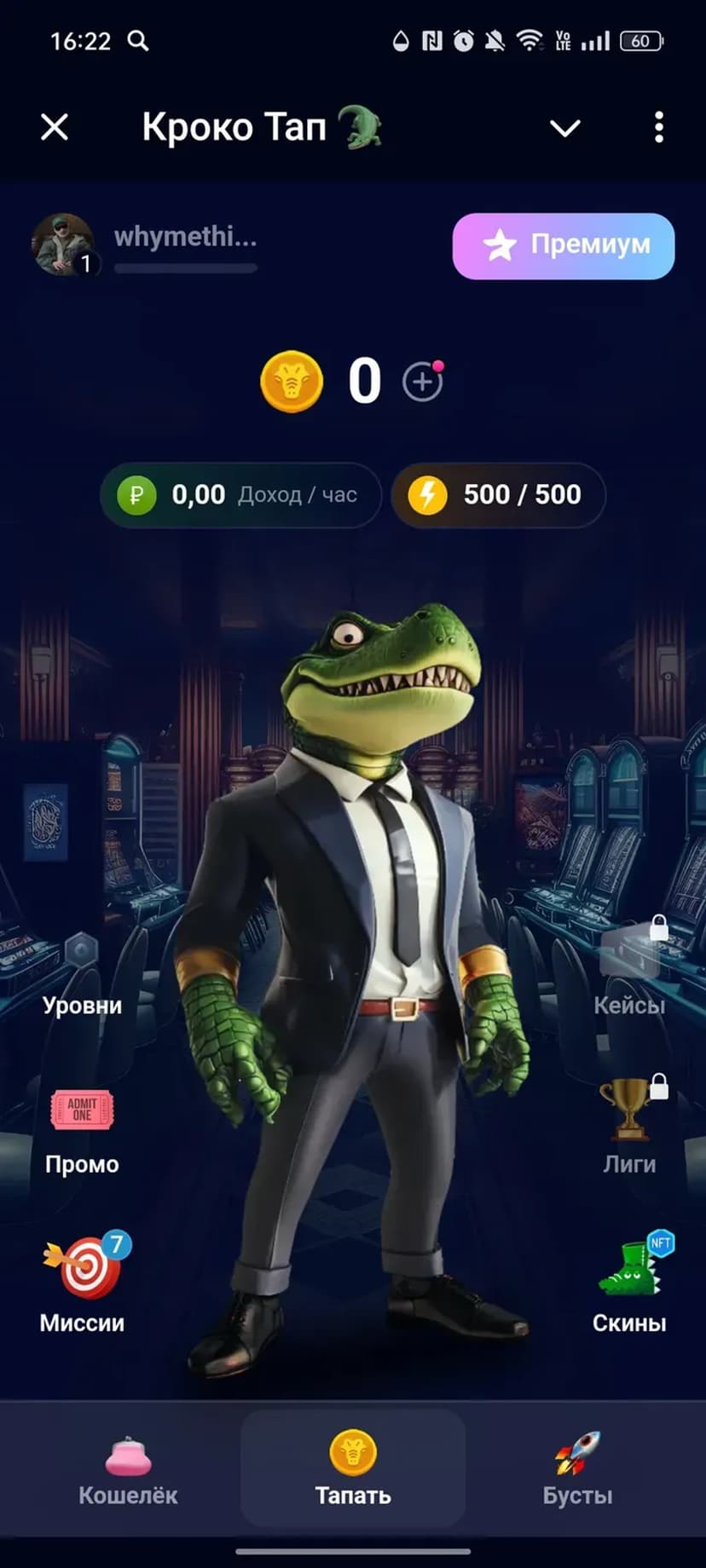Open the Уровни levels menu
The image size is (706, 1568).
(82, 977)
